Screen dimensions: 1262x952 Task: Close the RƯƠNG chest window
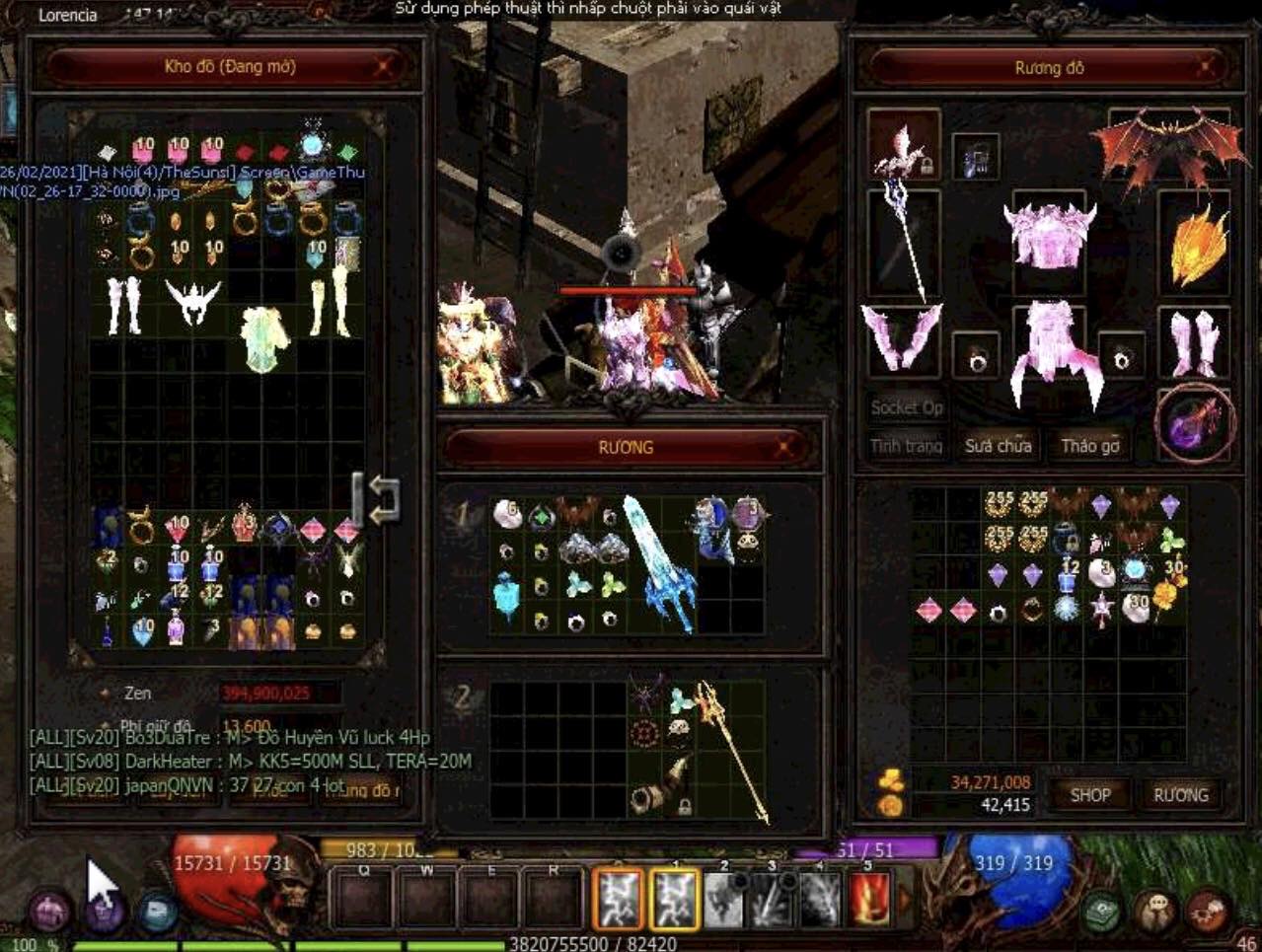784,447
